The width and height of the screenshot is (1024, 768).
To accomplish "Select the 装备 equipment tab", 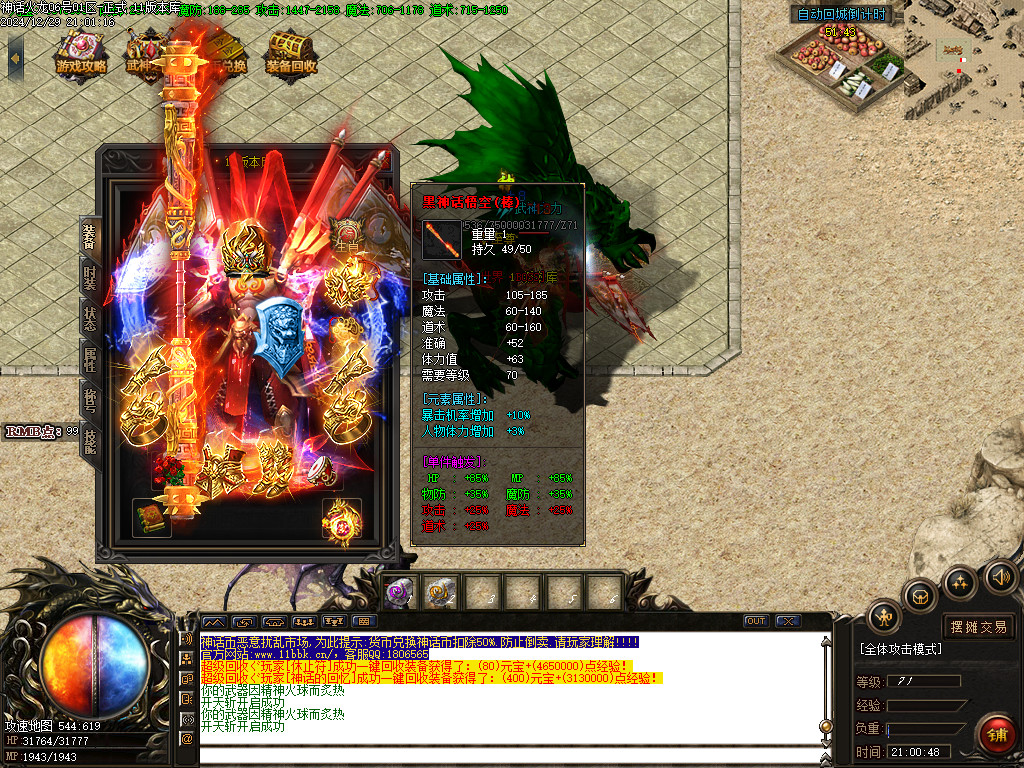I will [x=90, y=238].
